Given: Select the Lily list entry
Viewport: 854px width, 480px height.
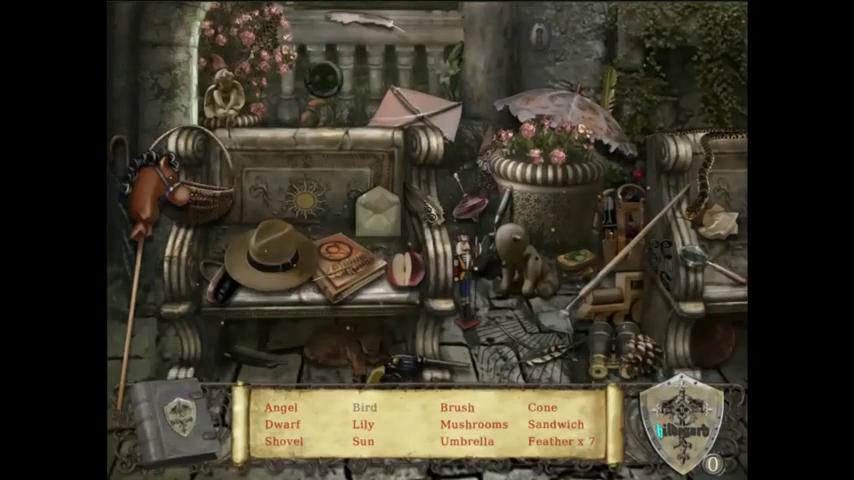Looking at the screenshot, I should point(363,425).
